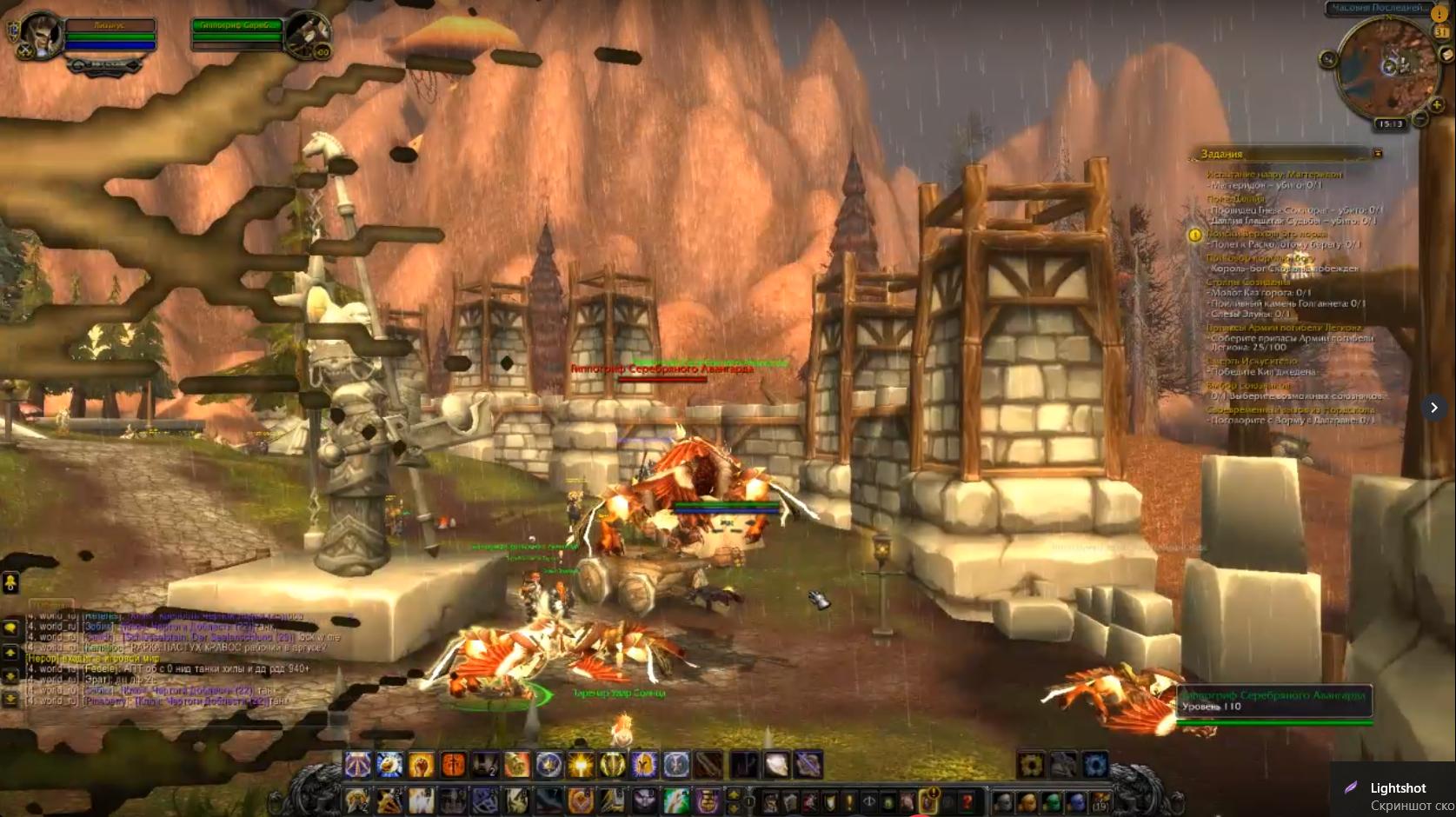Image resolution: width=1456 pixels, height=817 pixels.
Task: Zoom in the minimap with plus button
Action: click(1436, 105)
